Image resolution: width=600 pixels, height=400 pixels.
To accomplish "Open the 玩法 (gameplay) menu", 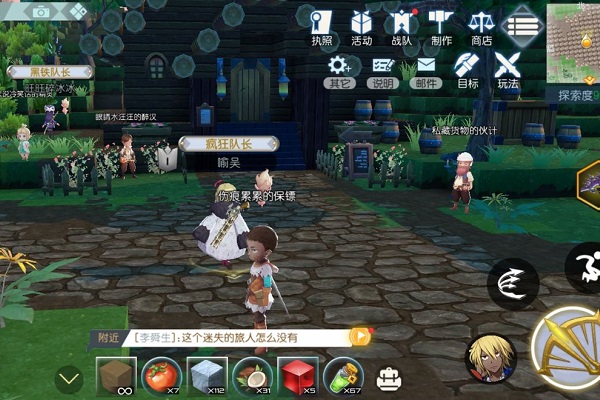I will tap(508, 71).
